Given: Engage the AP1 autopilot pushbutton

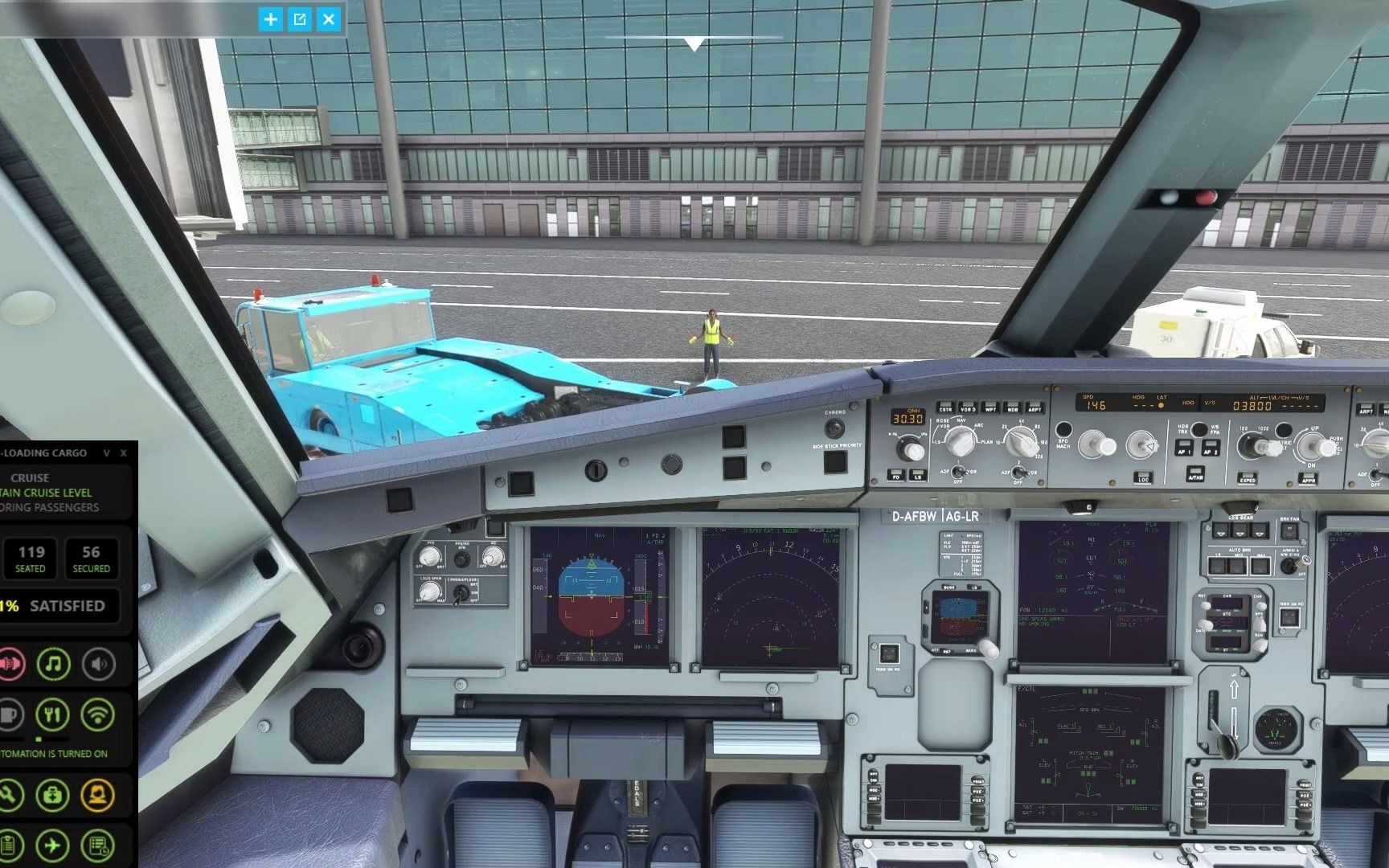Looking at the screenshot, I should (x=1184, y=448).
